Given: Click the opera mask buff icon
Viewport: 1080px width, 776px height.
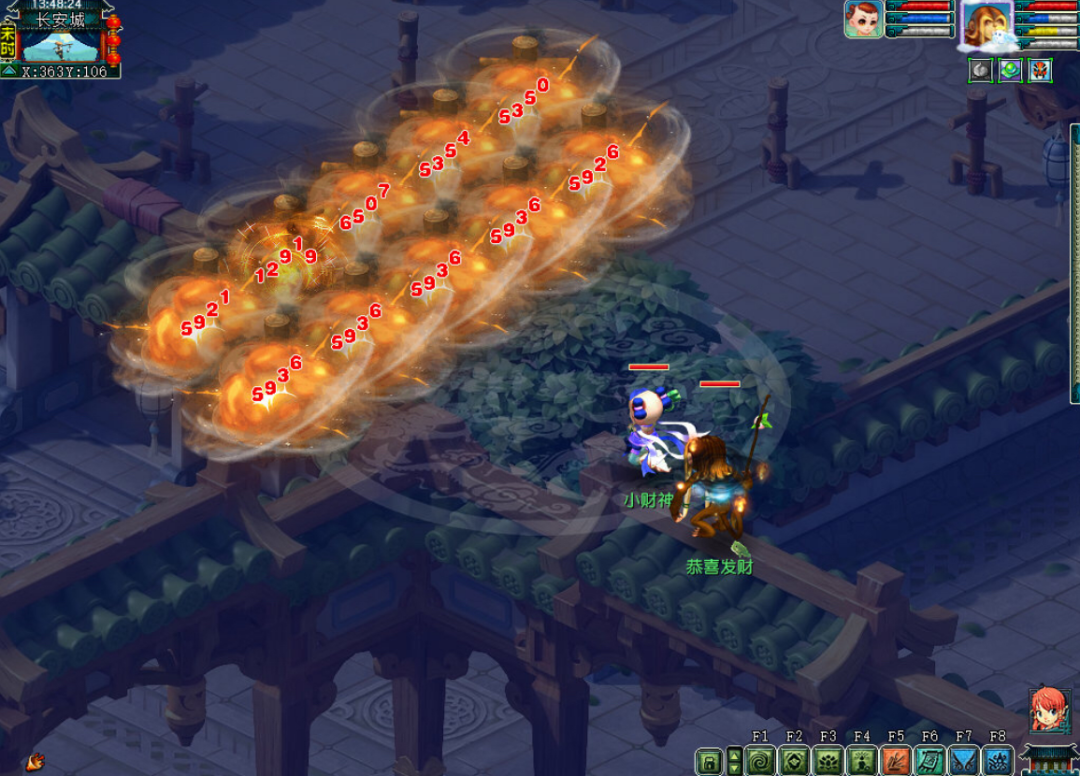Looking at the screenshot, I should point(1040,70).
